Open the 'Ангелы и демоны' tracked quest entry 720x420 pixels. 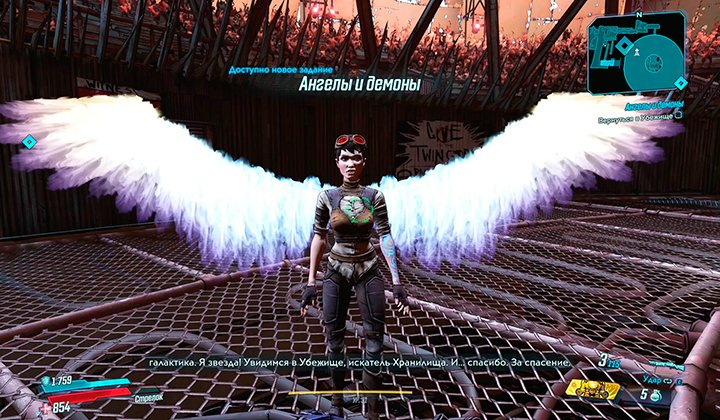[x=654, y=103]
